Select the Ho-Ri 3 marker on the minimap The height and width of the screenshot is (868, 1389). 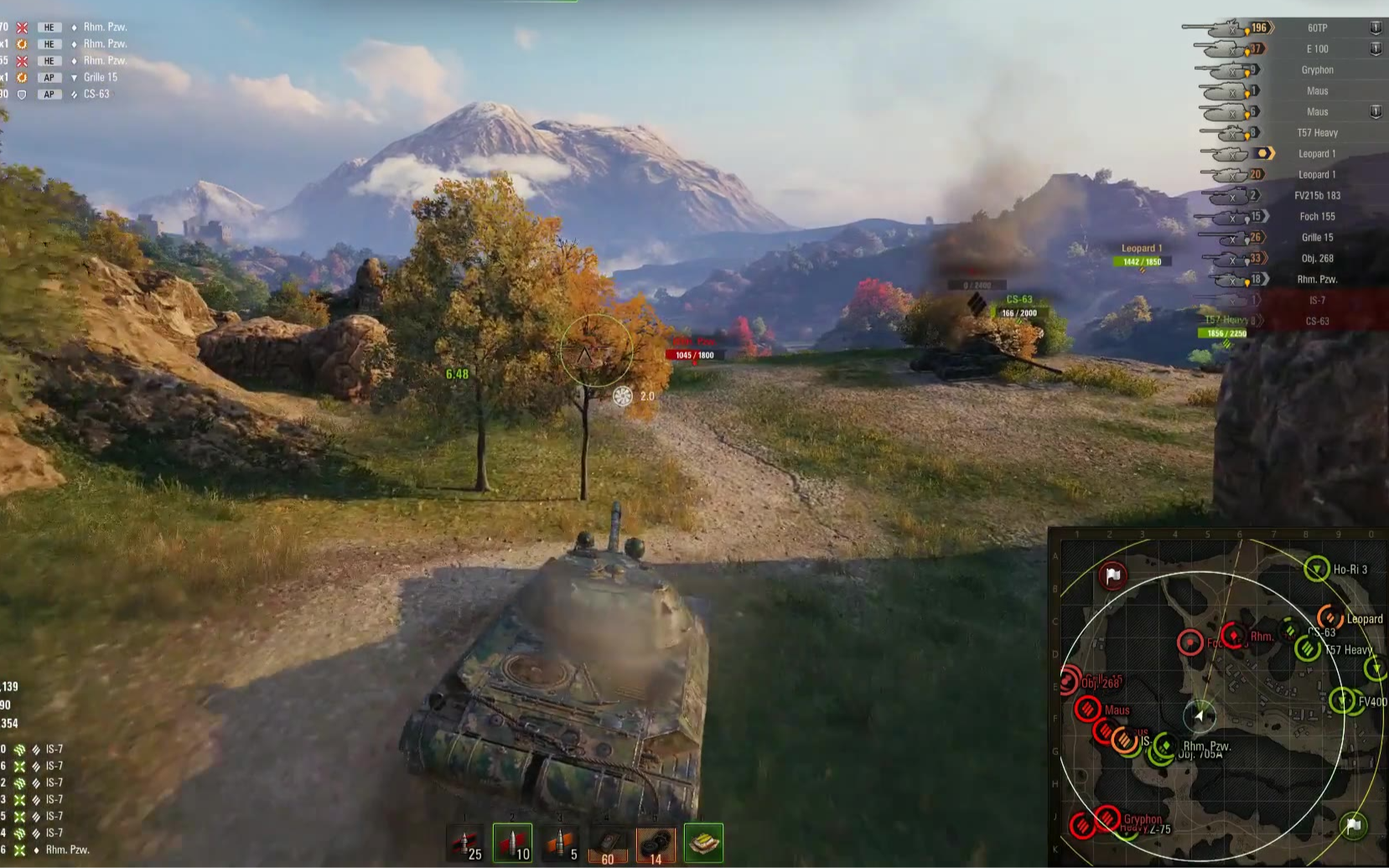(x=1317, y=570)
